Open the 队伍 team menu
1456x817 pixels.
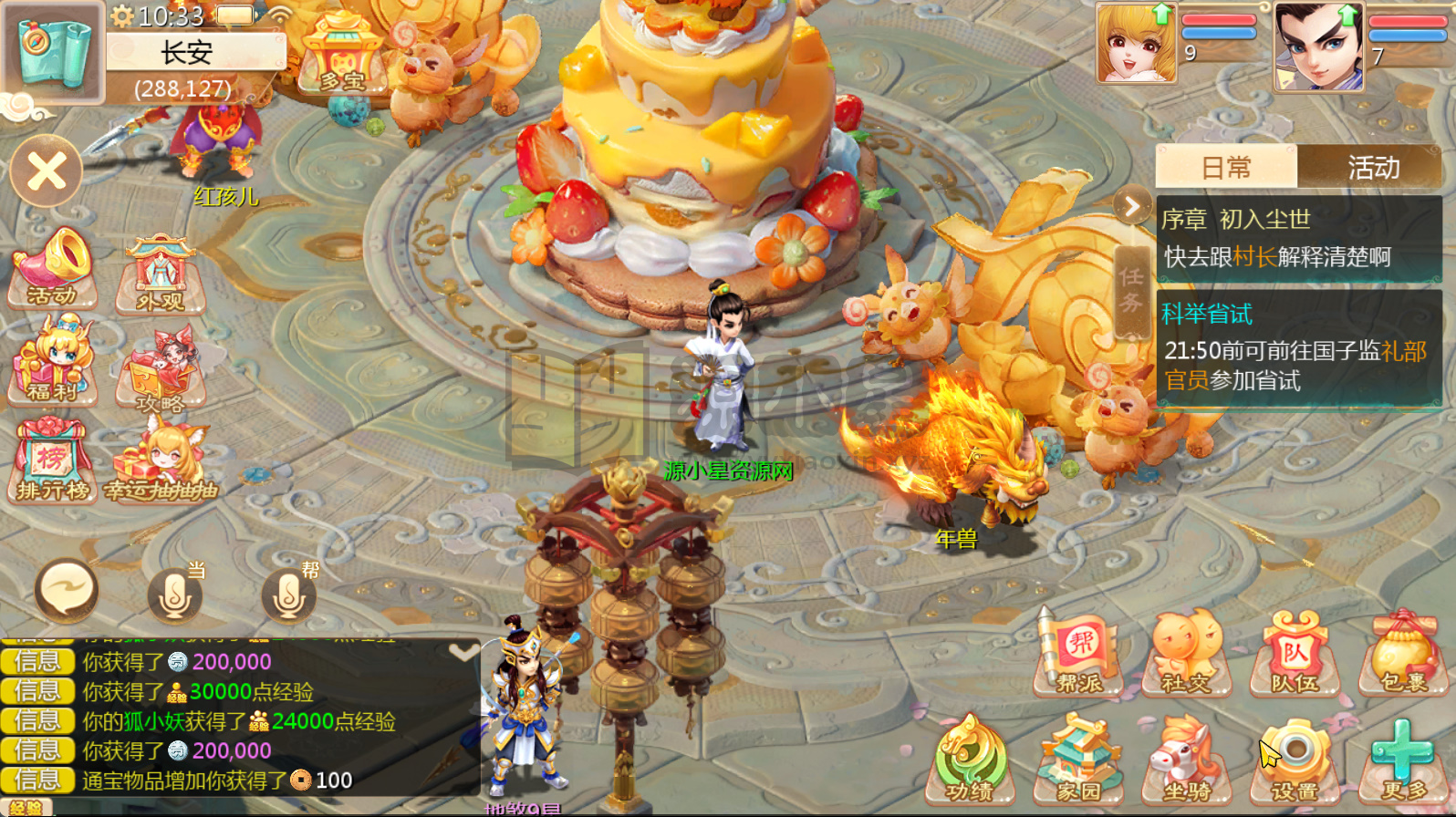[1295, 654]
